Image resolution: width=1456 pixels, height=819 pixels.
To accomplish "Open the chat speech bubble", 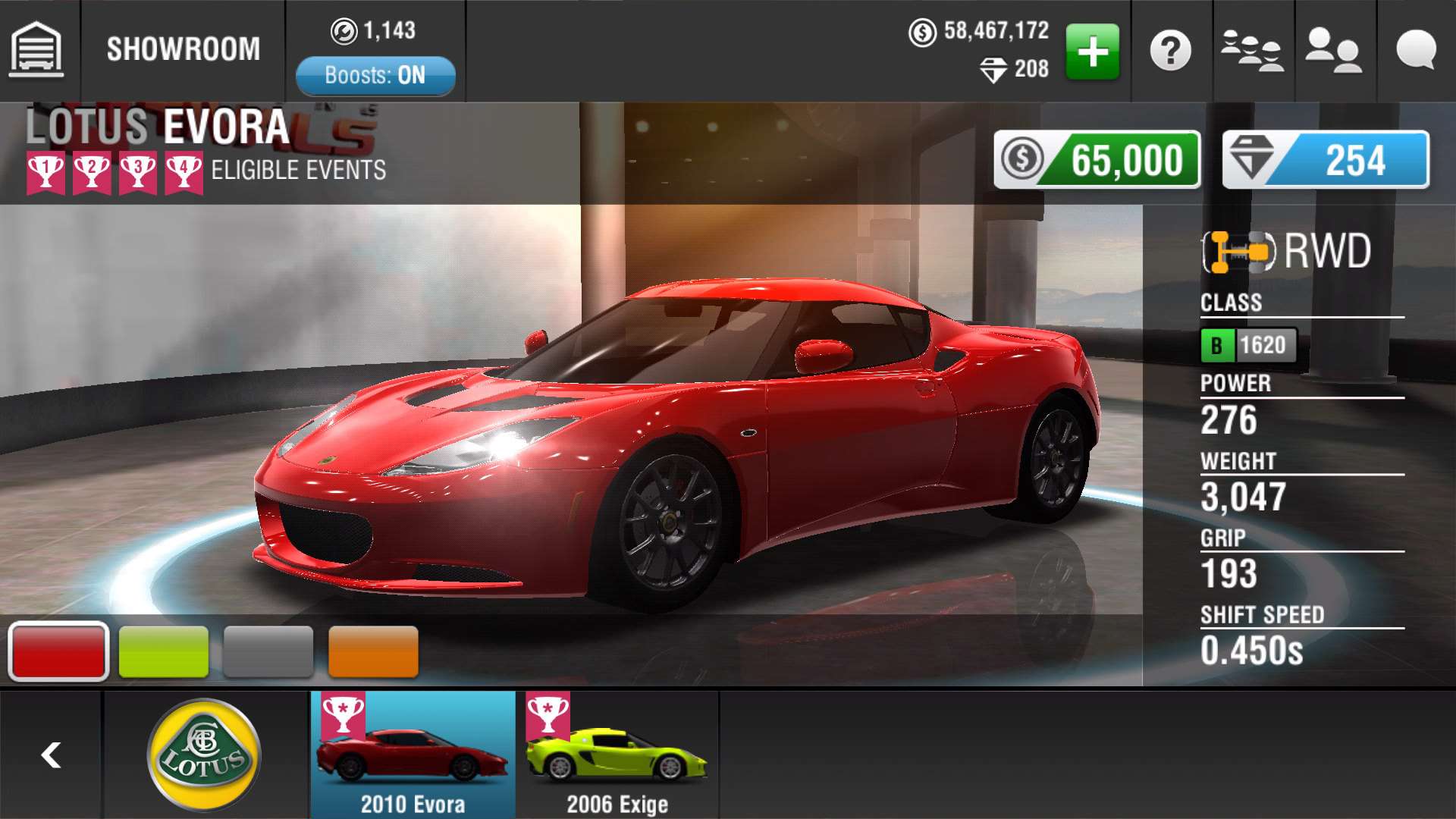I will click(1415, 52).
